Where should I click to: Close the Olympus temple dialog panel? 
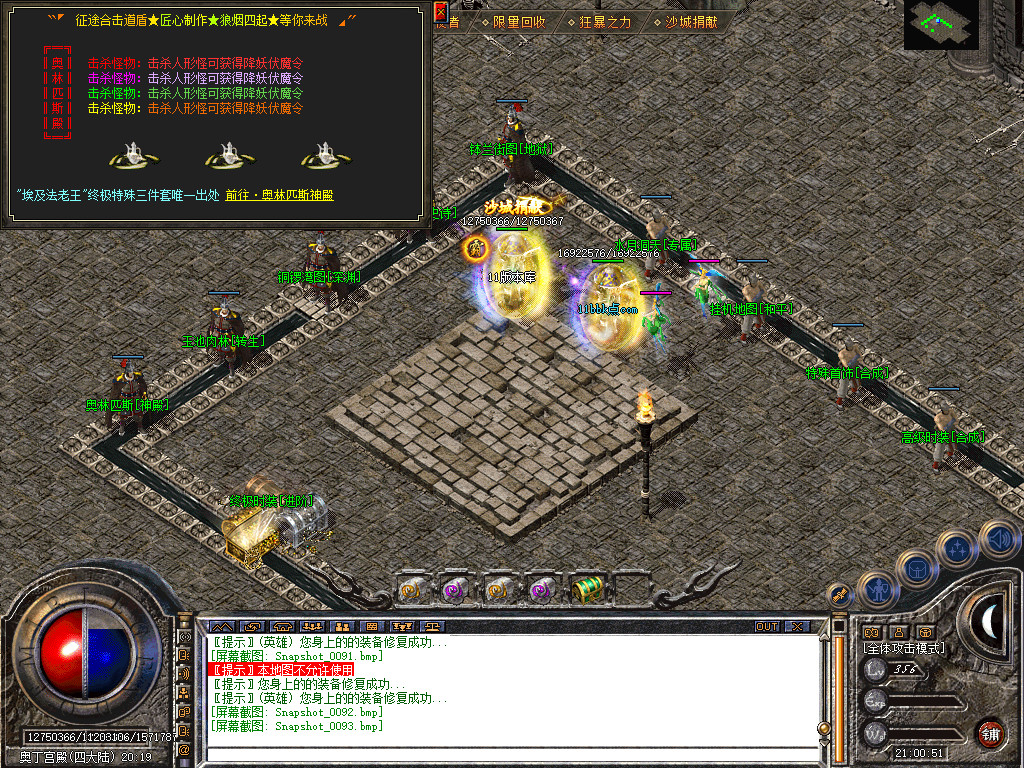click(x=441, y=12)
